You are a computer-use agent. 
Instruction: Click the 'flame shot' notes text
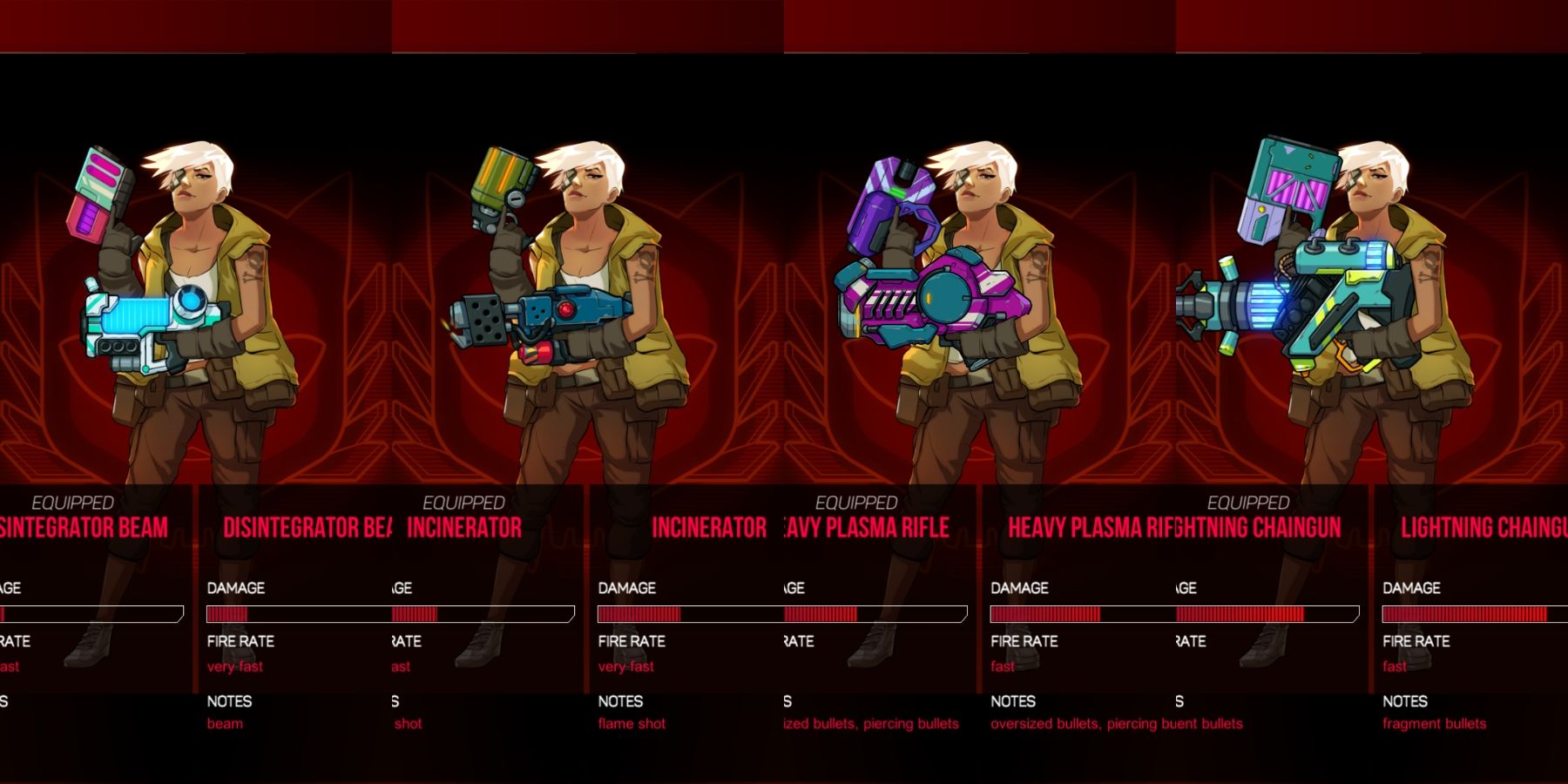631,723
